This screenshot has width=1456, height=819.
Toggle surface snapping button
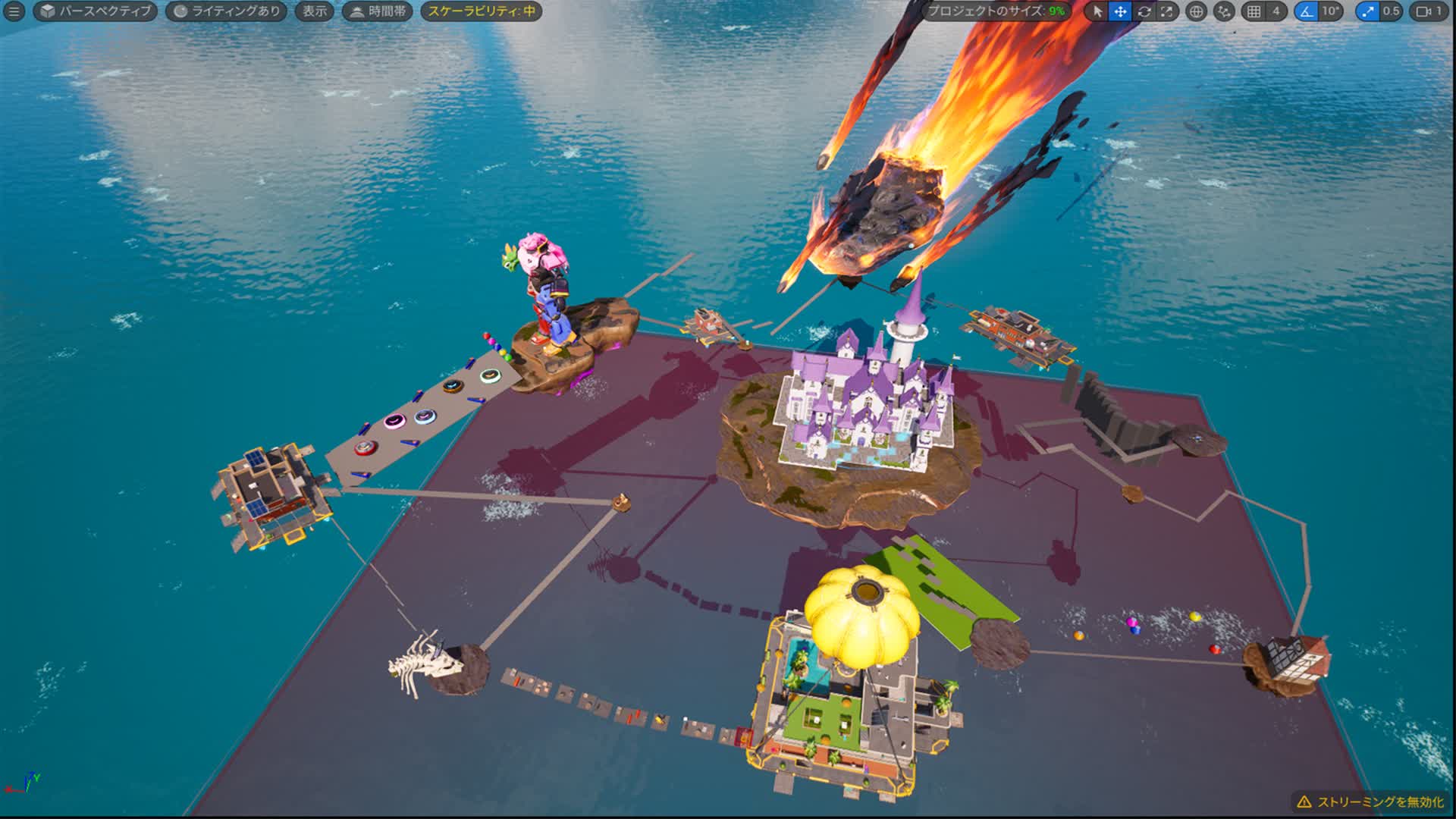(x=1224, y=11)
